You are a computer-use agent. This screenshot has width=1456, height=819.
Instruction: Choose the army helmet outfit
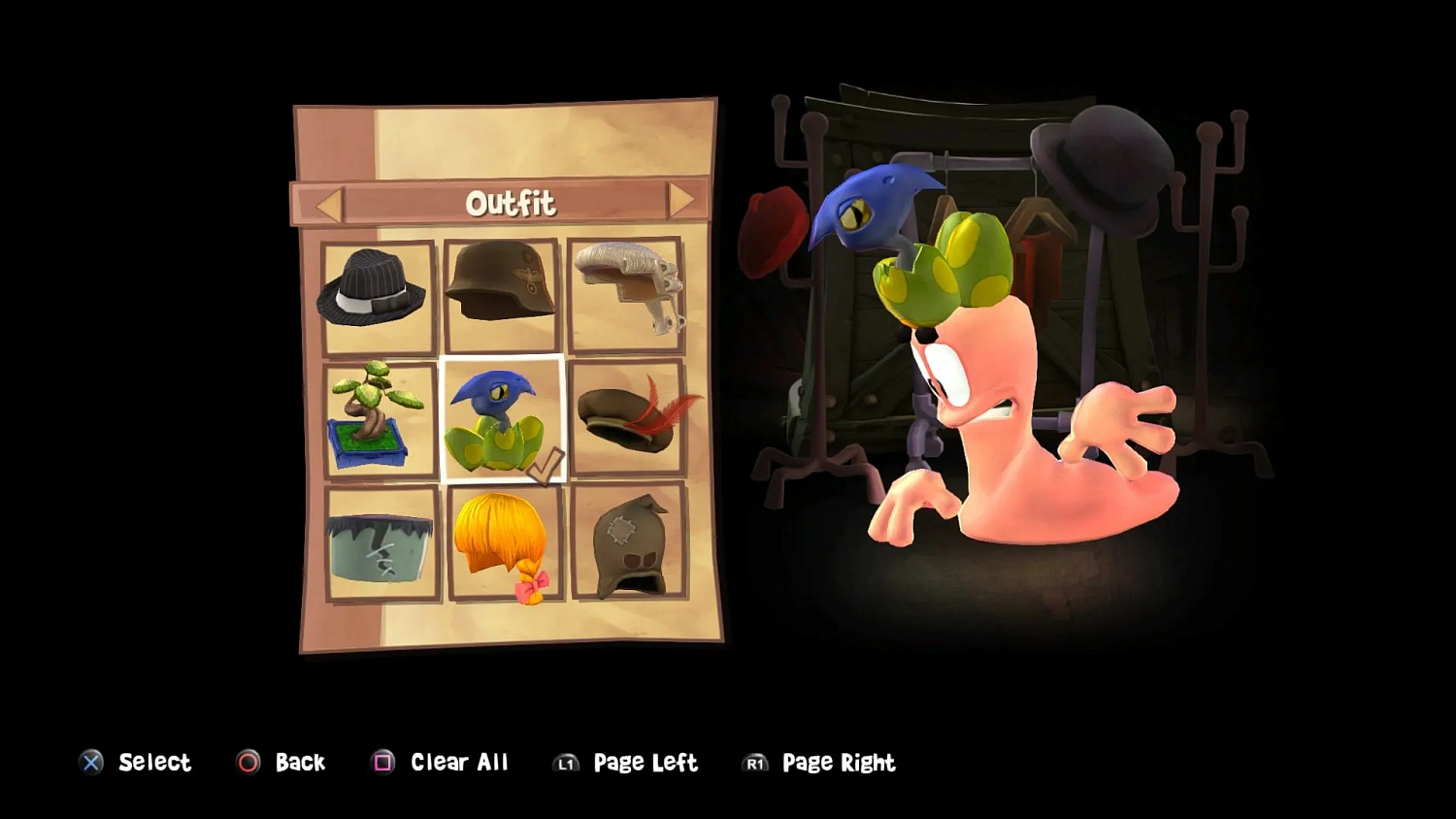(502, 291)
